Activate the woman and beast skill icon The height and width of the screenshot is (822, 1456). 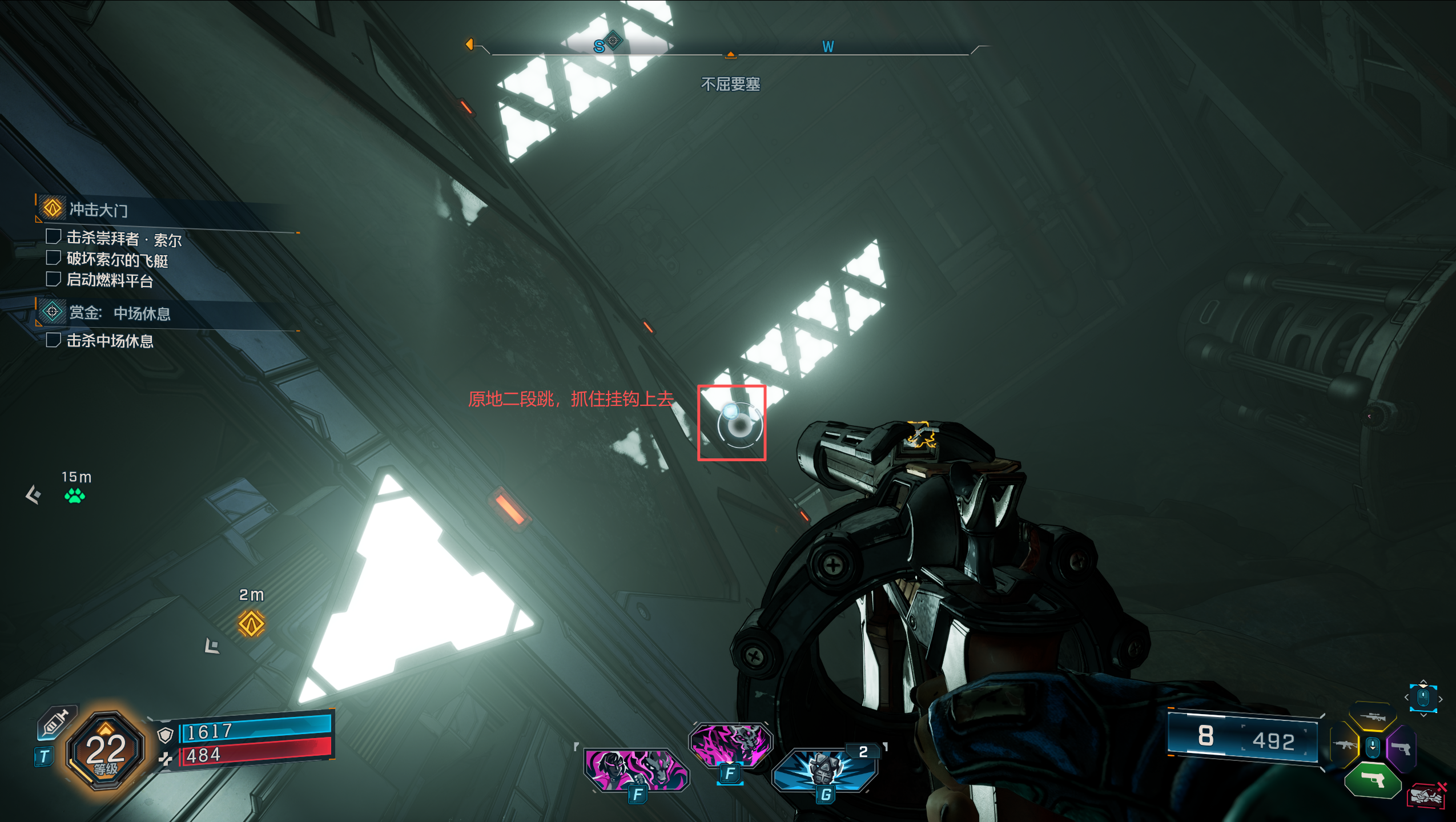click(x=636, y=770)
